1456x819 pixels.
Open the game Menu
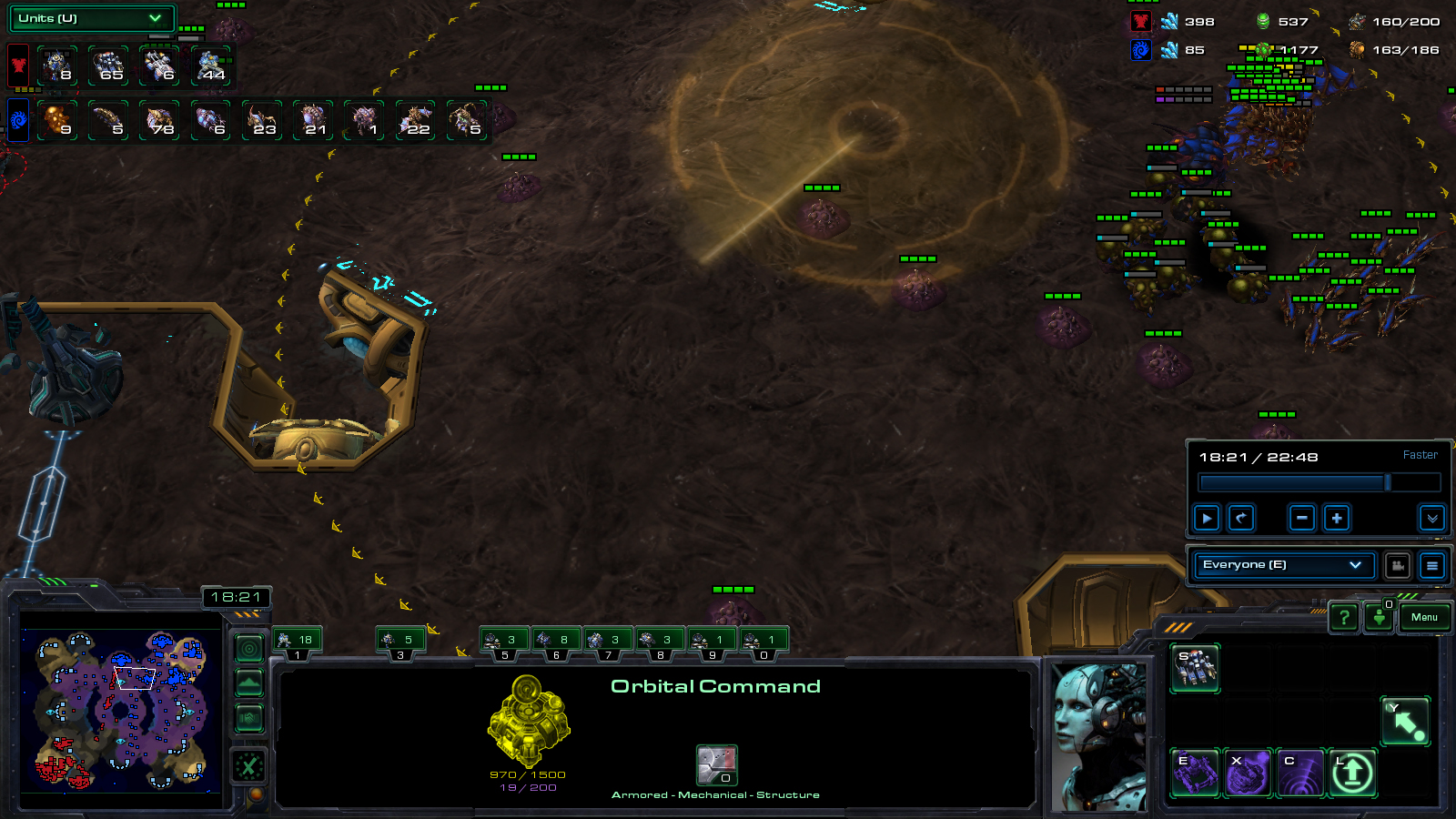[1424, 618]
